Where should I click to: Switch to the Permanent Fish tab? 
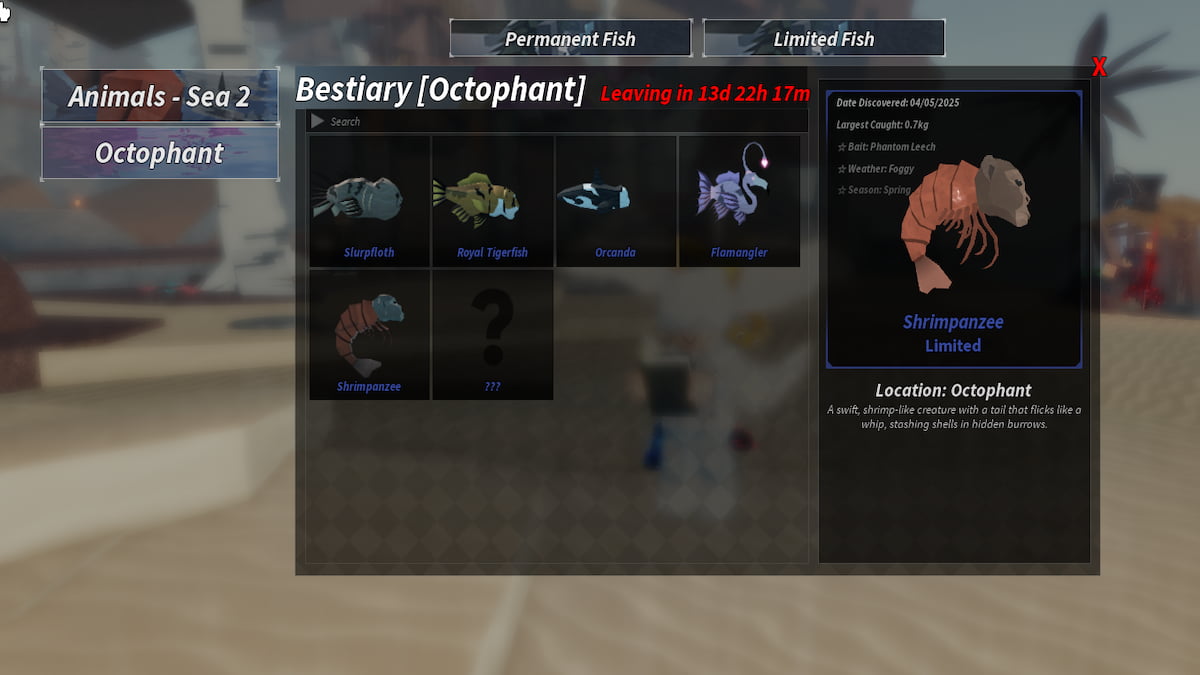tap(570, 39)
